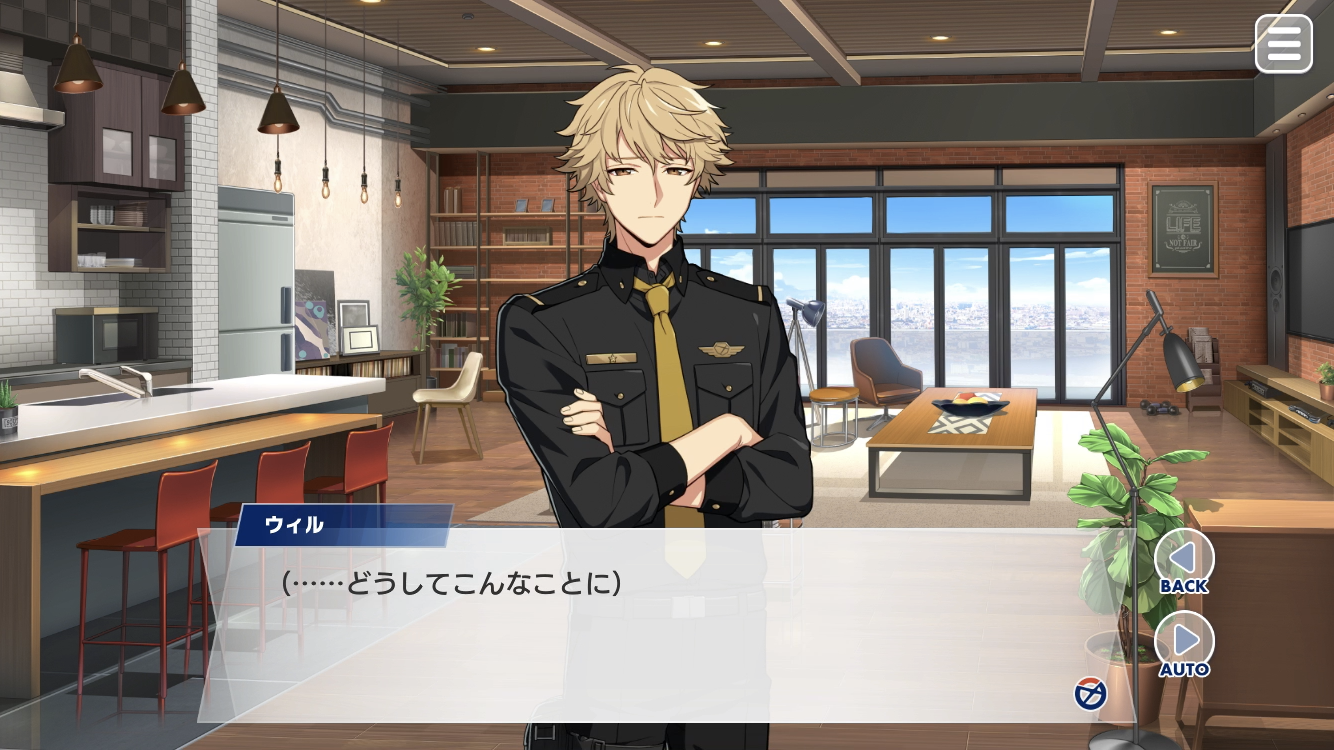Image resolution: width=1334 pixels, height=750 pixels.
Task: Click the round advance icon in the dialogue box
Action: click(x=1089, y=692)
